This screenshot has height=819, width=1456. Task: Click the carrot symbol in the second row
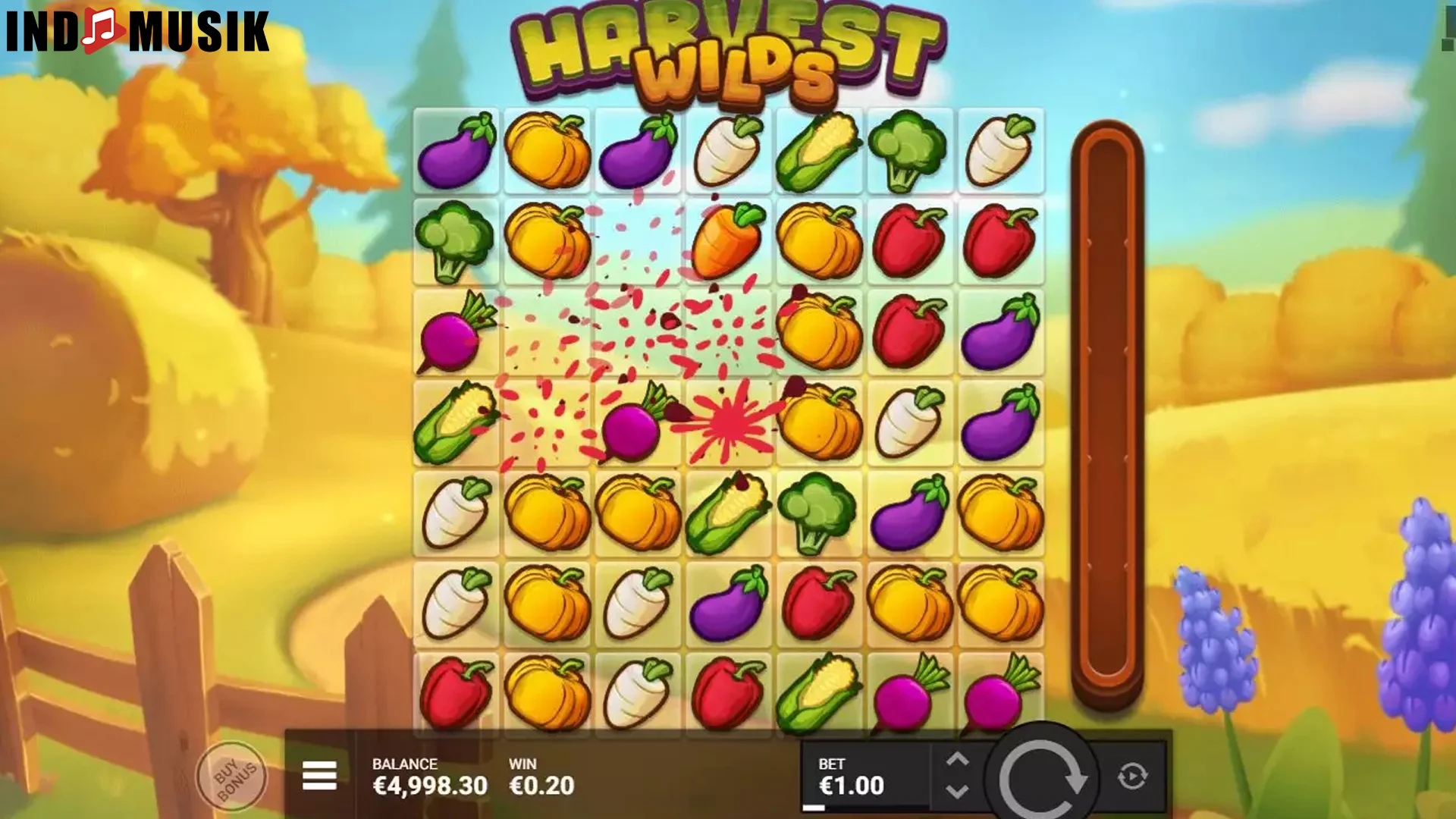tap(728, 241)
